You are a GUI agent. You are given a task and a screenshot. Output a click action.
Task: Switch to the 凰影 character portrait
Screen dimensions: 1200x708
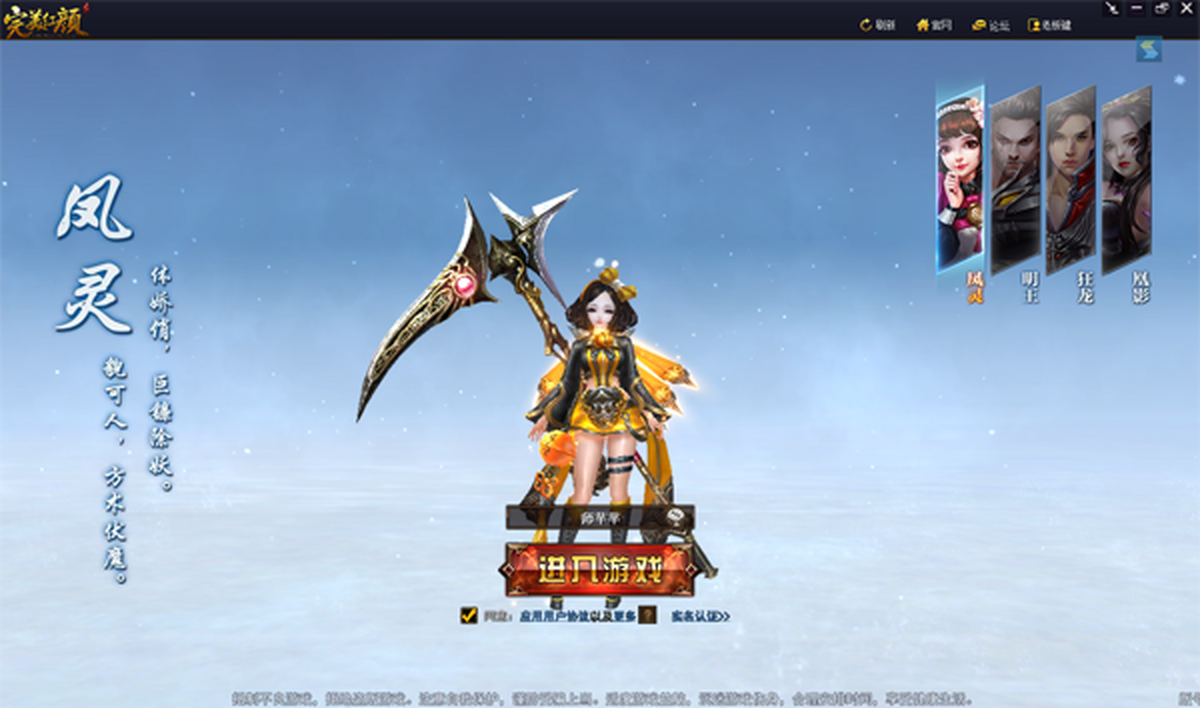pyautogui.click(x=1126, y=178)
